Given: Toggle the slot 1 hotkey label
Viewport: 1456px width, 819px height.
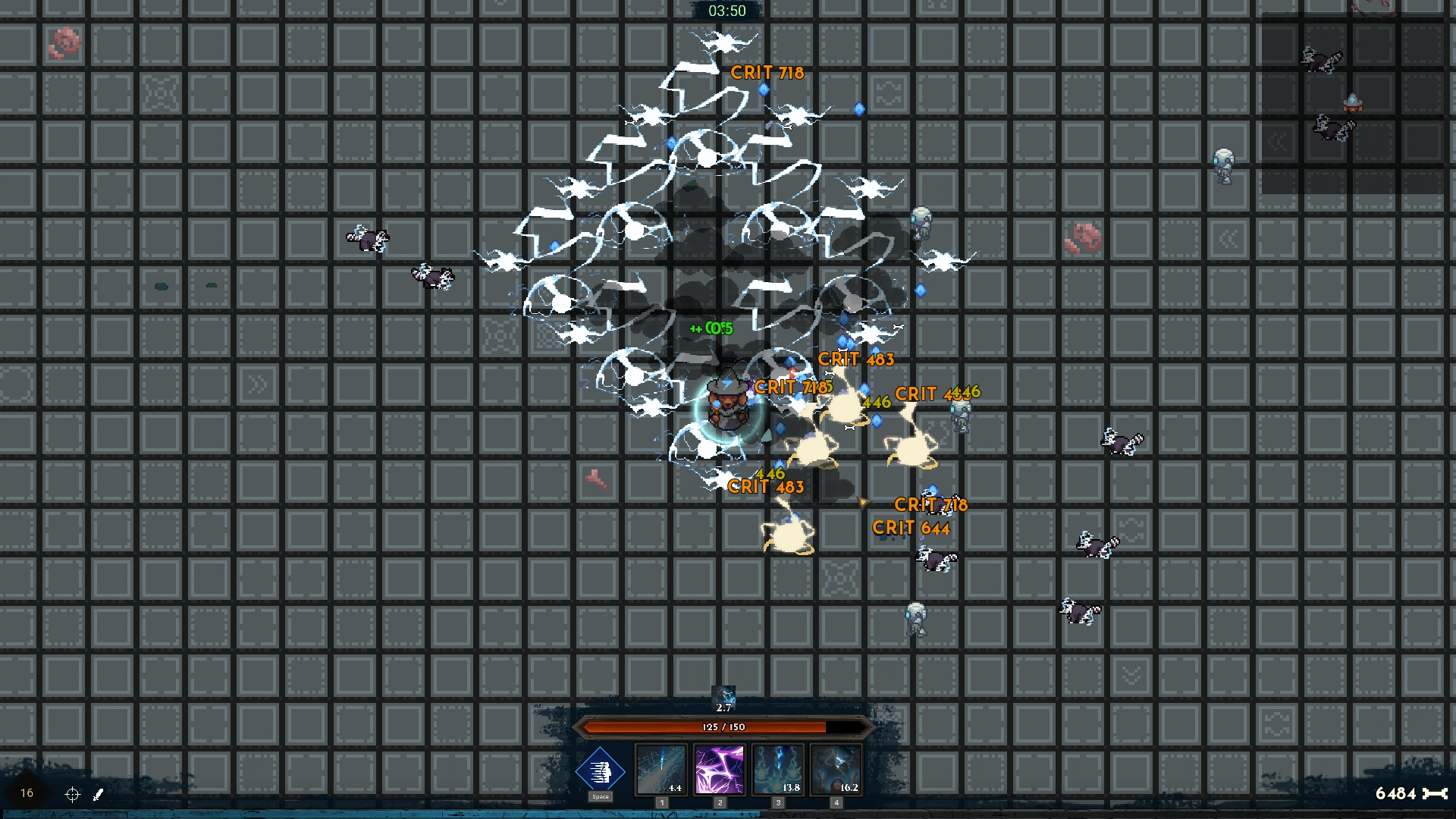Looking at the screenshot, I should [662, 802].
